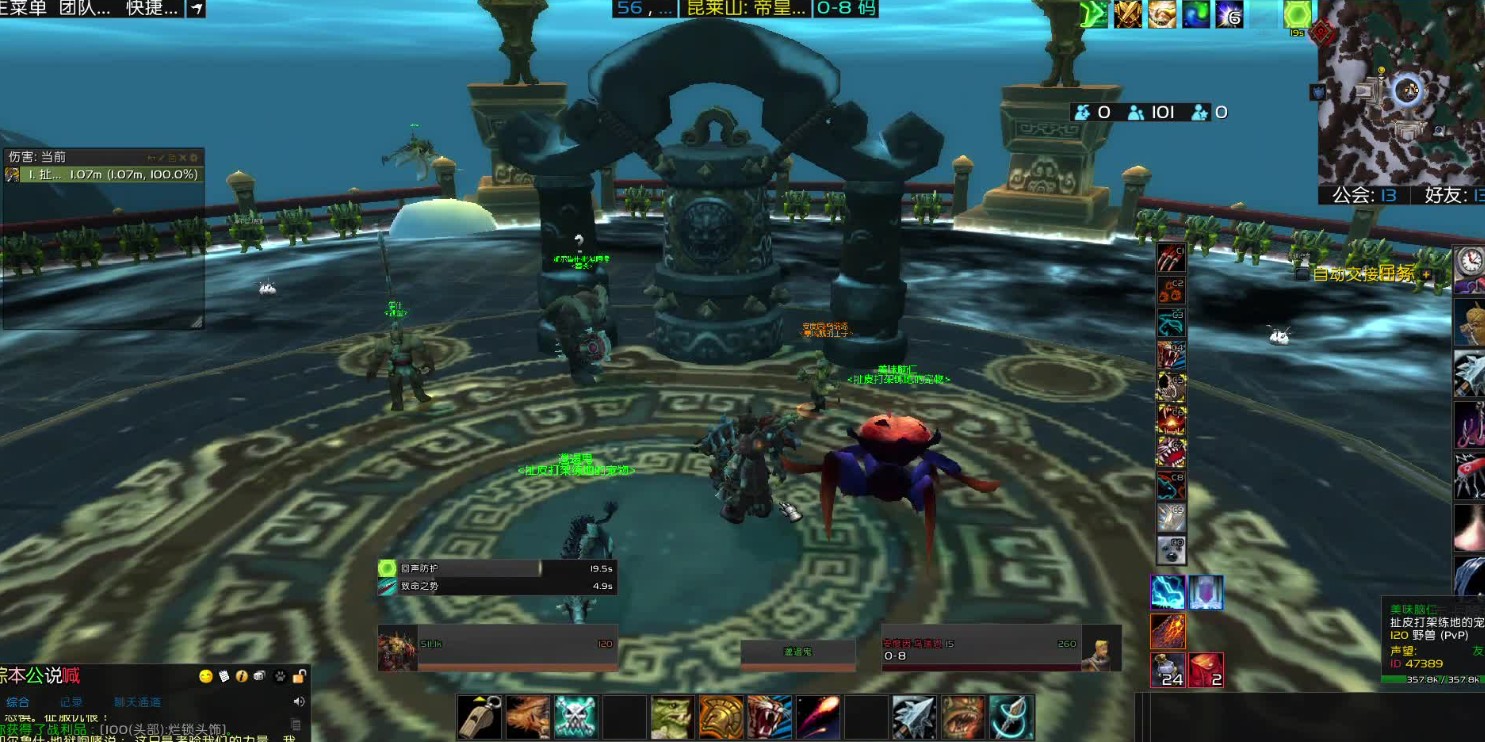Cast the flaming meteor shot ability

pos(818,717)
